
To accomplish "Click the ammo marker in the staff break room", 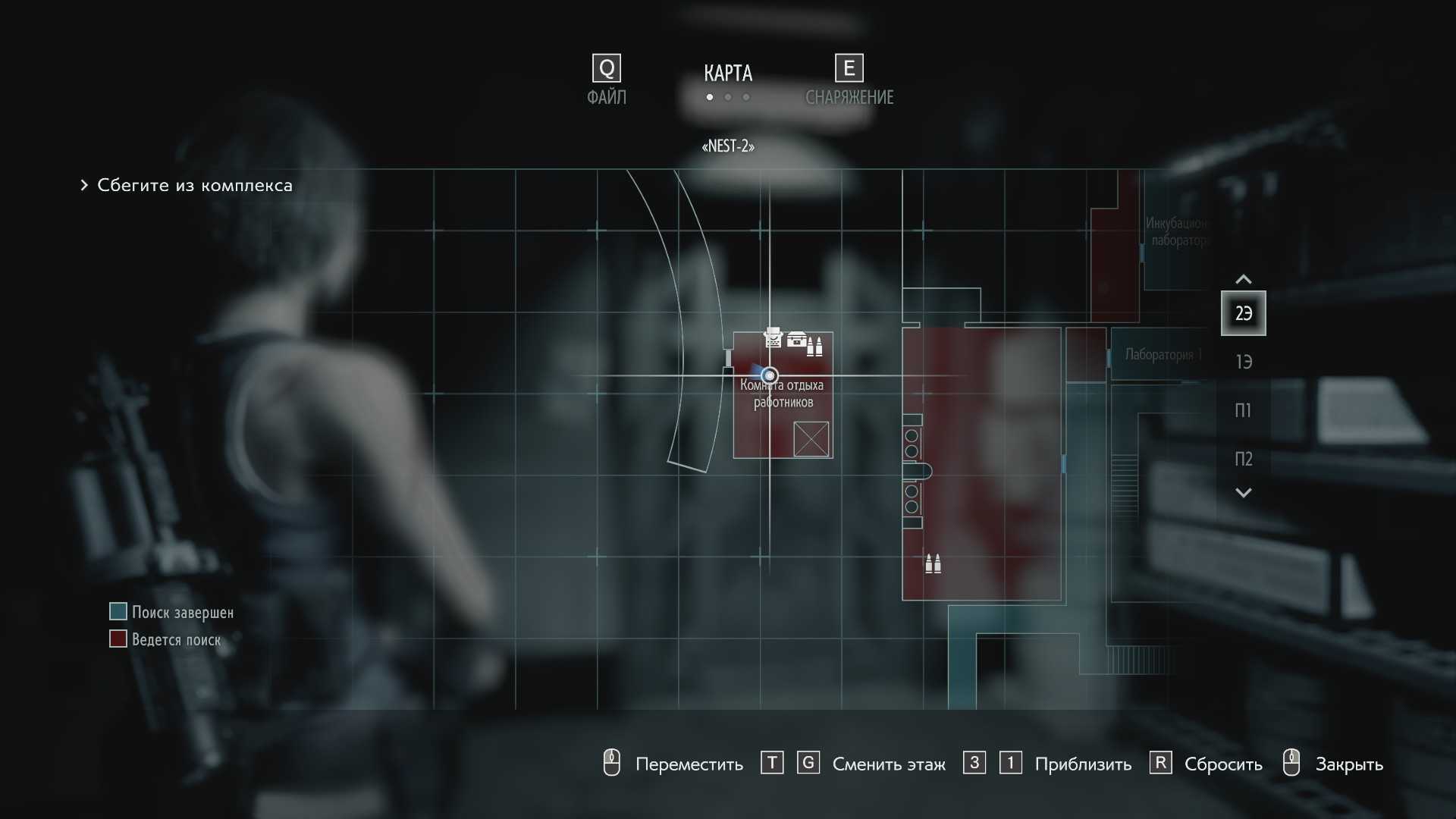I will 815,347.
